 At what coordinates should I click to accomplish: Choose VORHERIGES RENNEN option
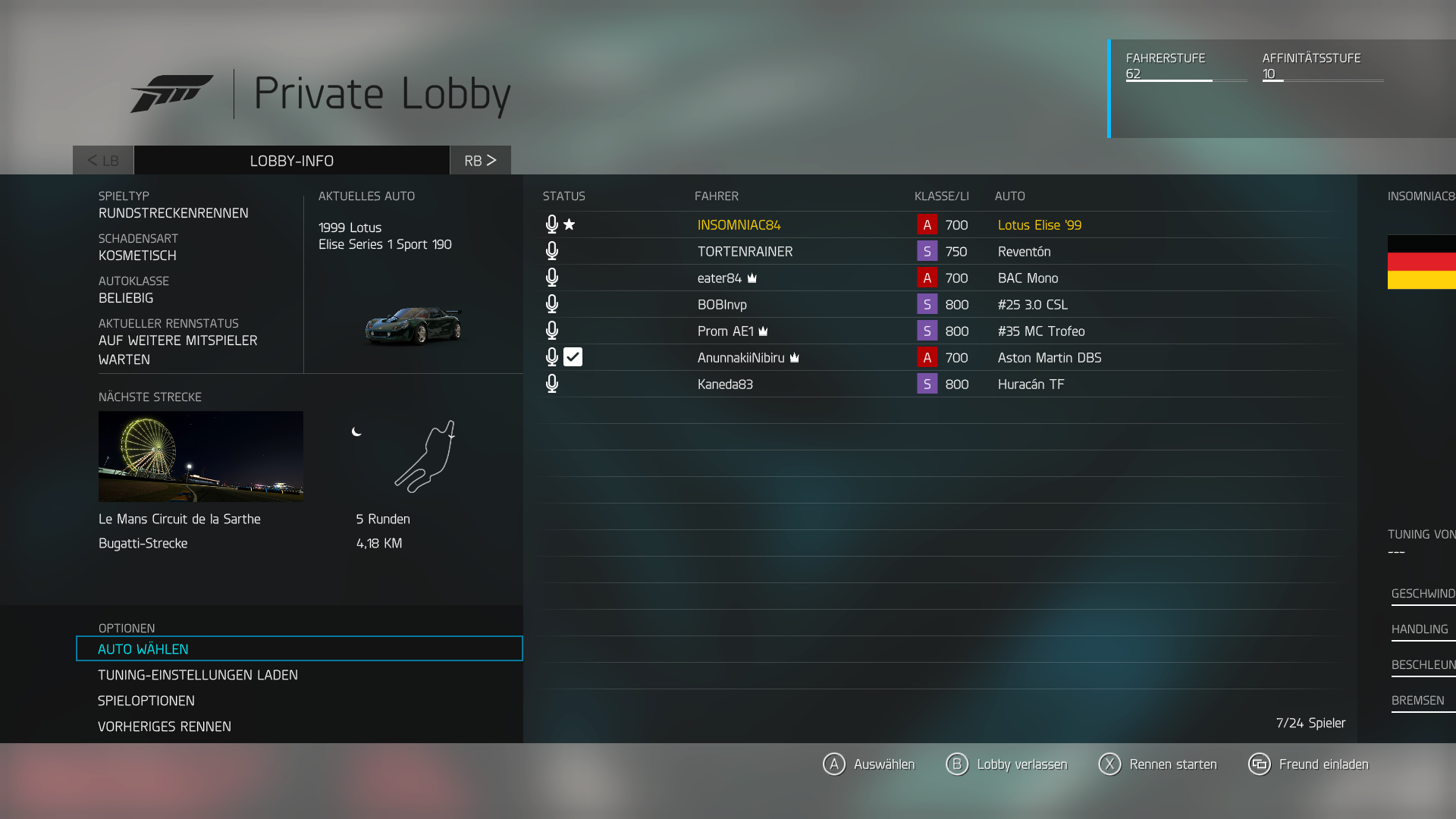(165, 726)
